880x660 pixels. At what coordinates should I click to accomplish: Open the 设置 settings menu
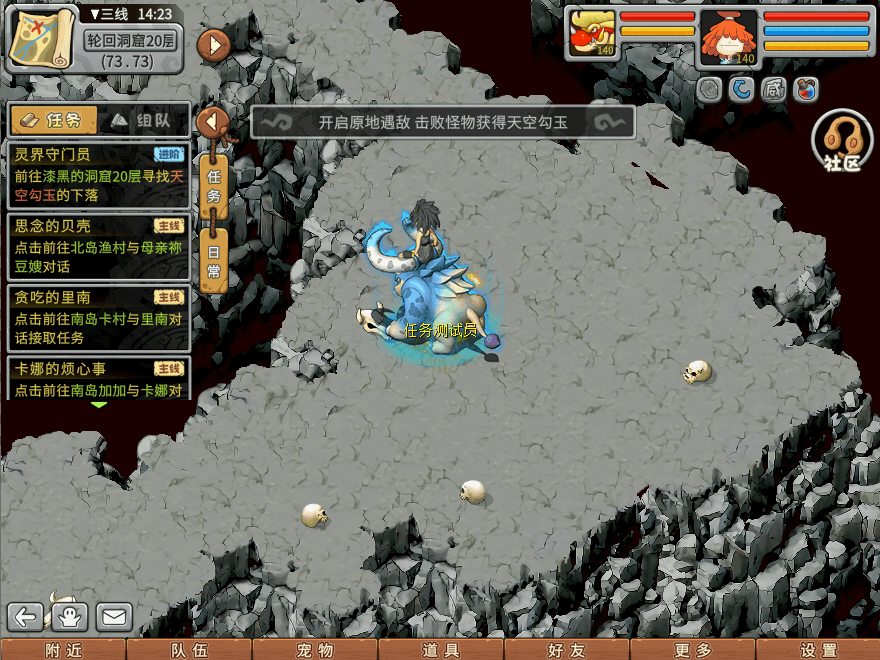click(x=818, y=650)
